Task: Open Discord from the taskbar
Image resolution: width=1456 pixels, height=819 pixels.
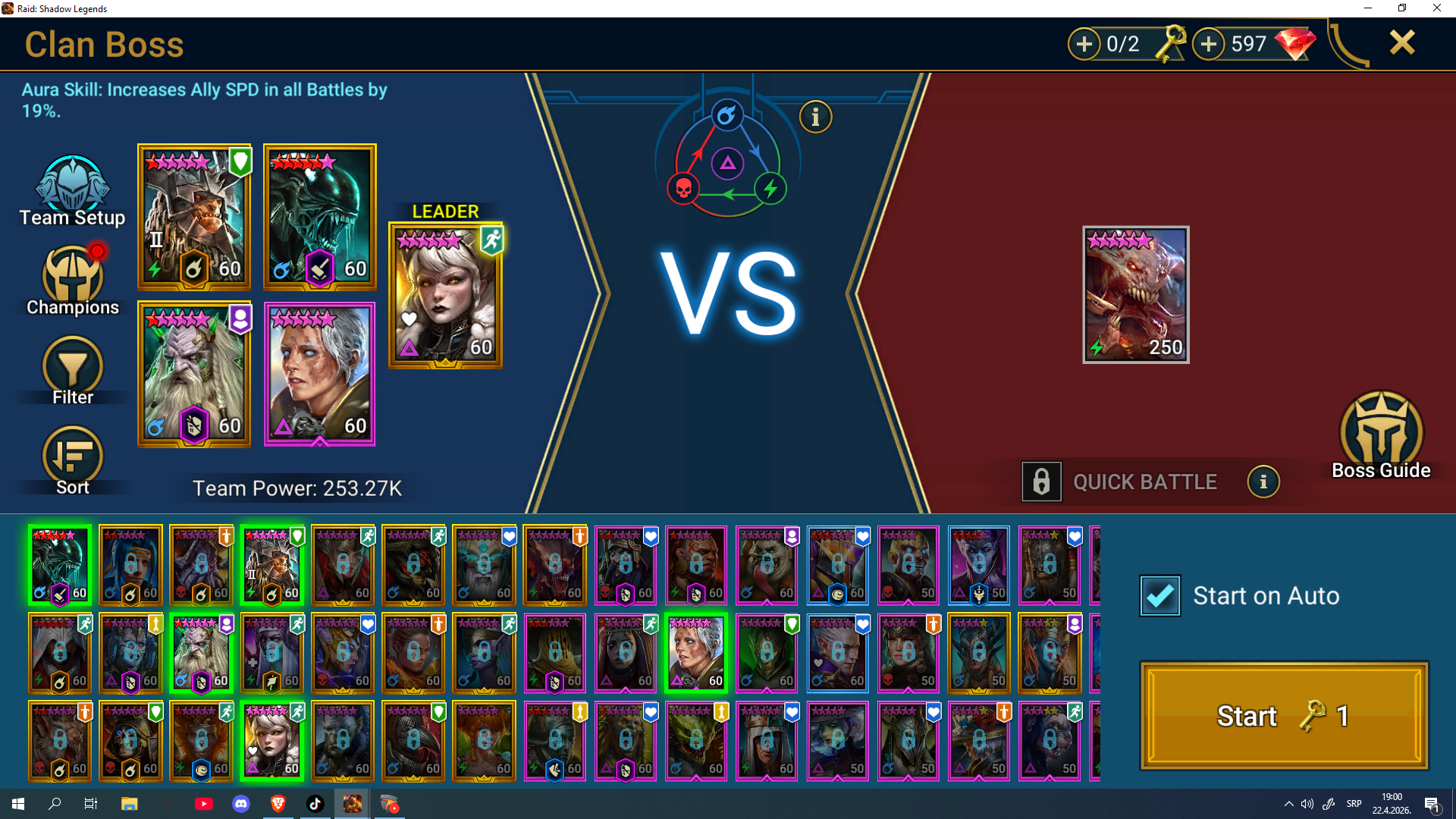Action: tap(241, 804)
